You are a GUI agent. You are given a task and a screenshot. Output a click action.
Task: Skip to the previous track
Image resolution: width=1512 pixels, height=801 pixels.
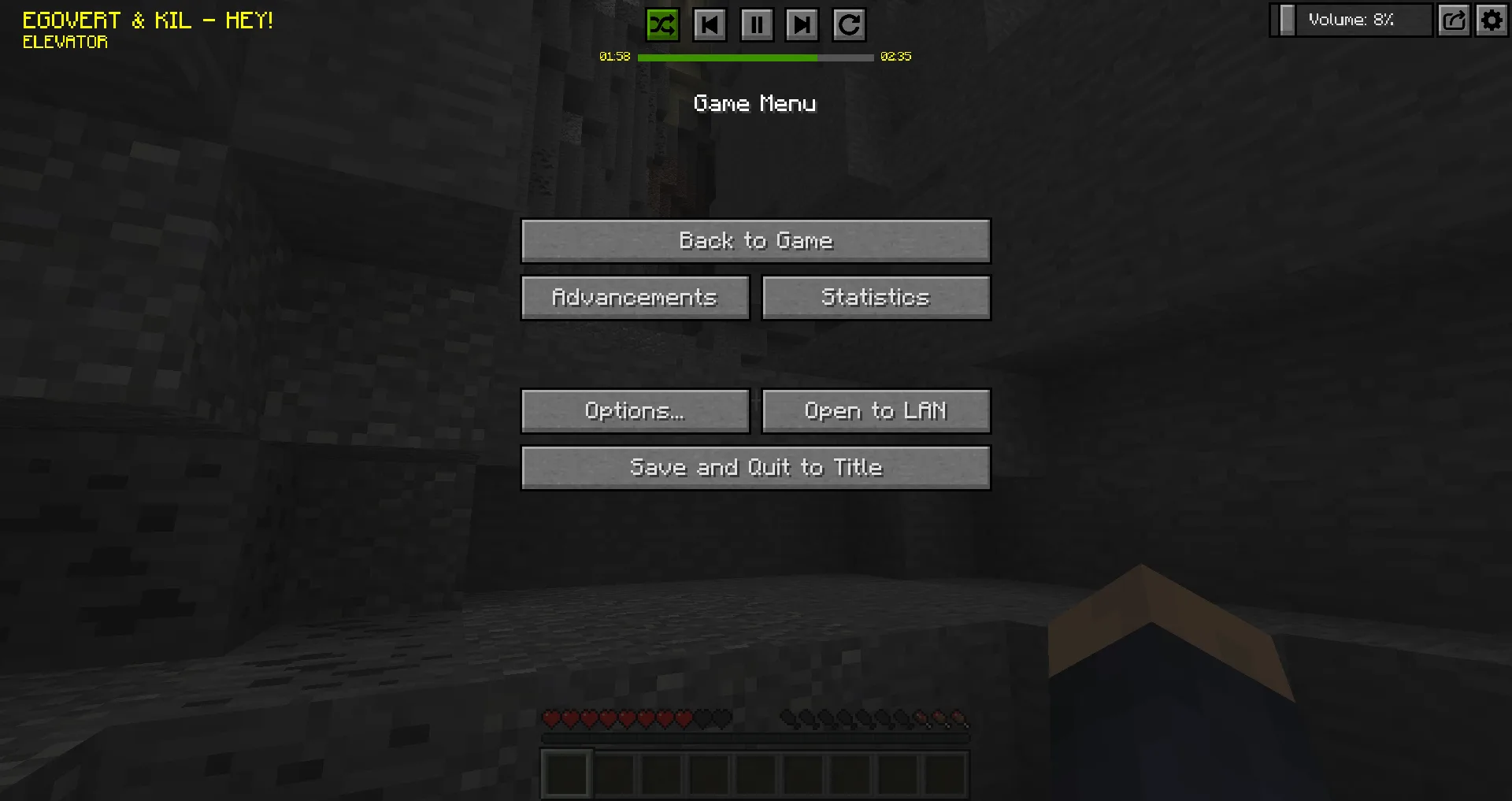[x=709, y=24]
